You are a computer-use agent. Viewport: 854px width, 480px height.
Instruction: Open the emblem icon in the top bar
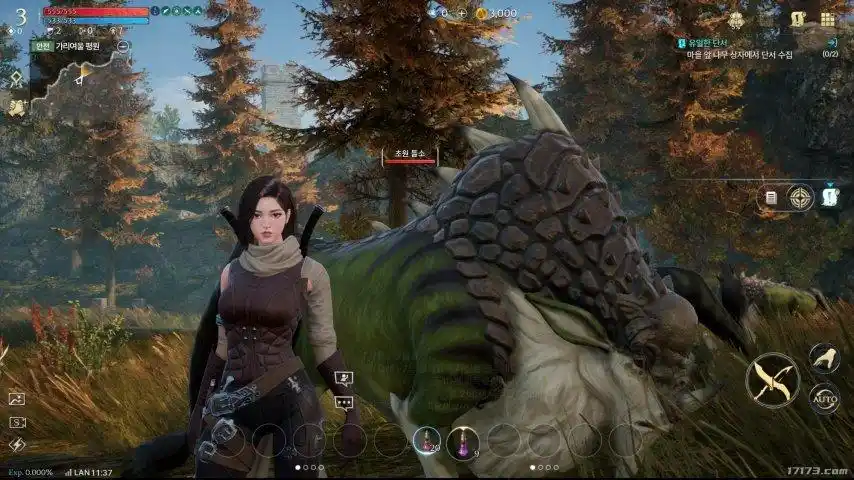(x=737, y=20)
